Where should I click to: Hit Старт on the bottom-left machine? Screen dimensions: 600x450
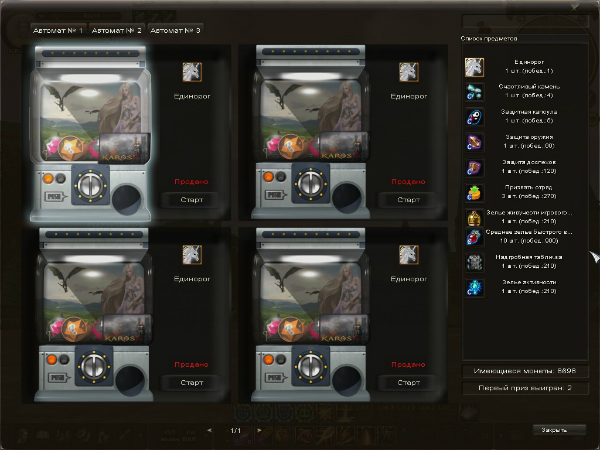191,382
